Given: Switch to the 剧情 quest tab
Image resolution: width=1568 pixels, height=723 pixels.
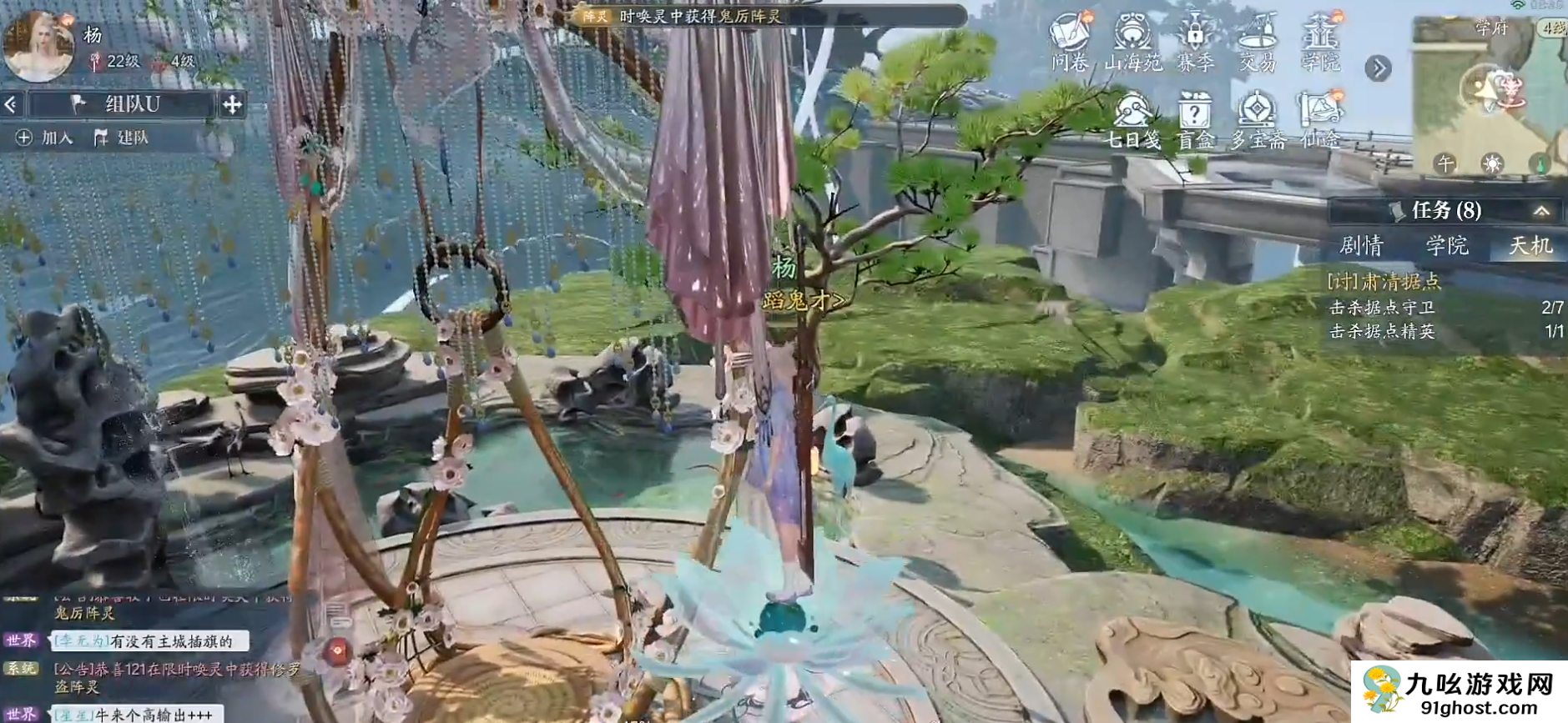Looking at the screenshot, I should [1361, 246].
